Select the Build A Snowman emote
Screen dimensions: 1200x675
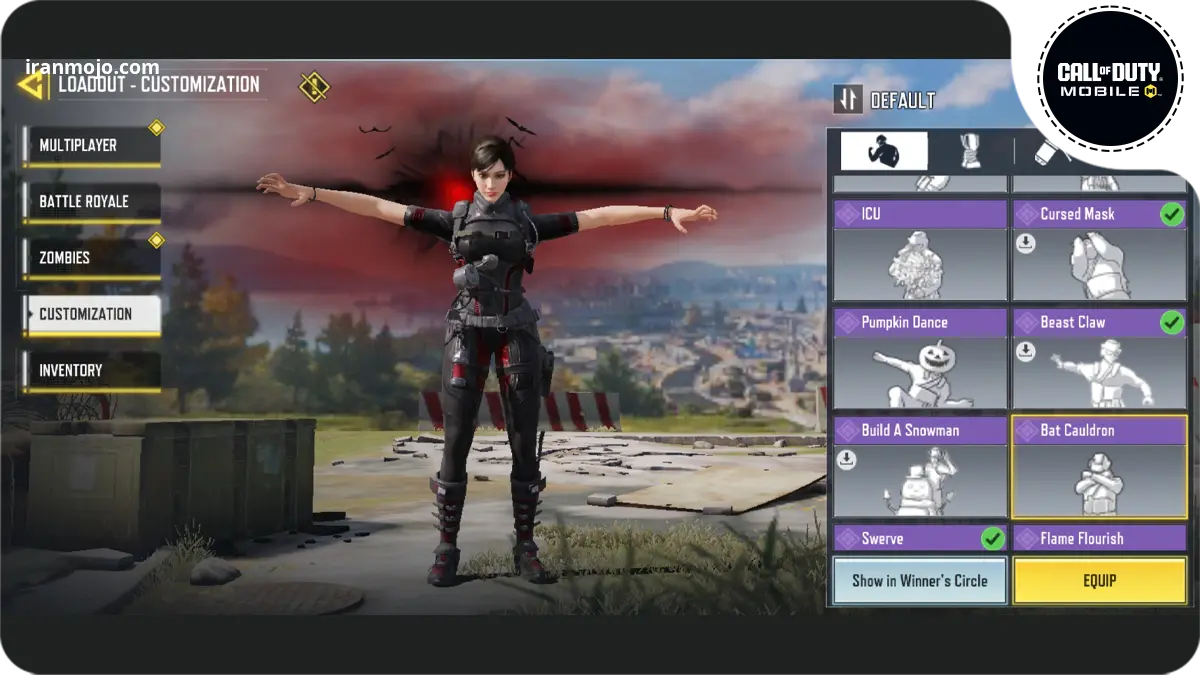(919, 467)
